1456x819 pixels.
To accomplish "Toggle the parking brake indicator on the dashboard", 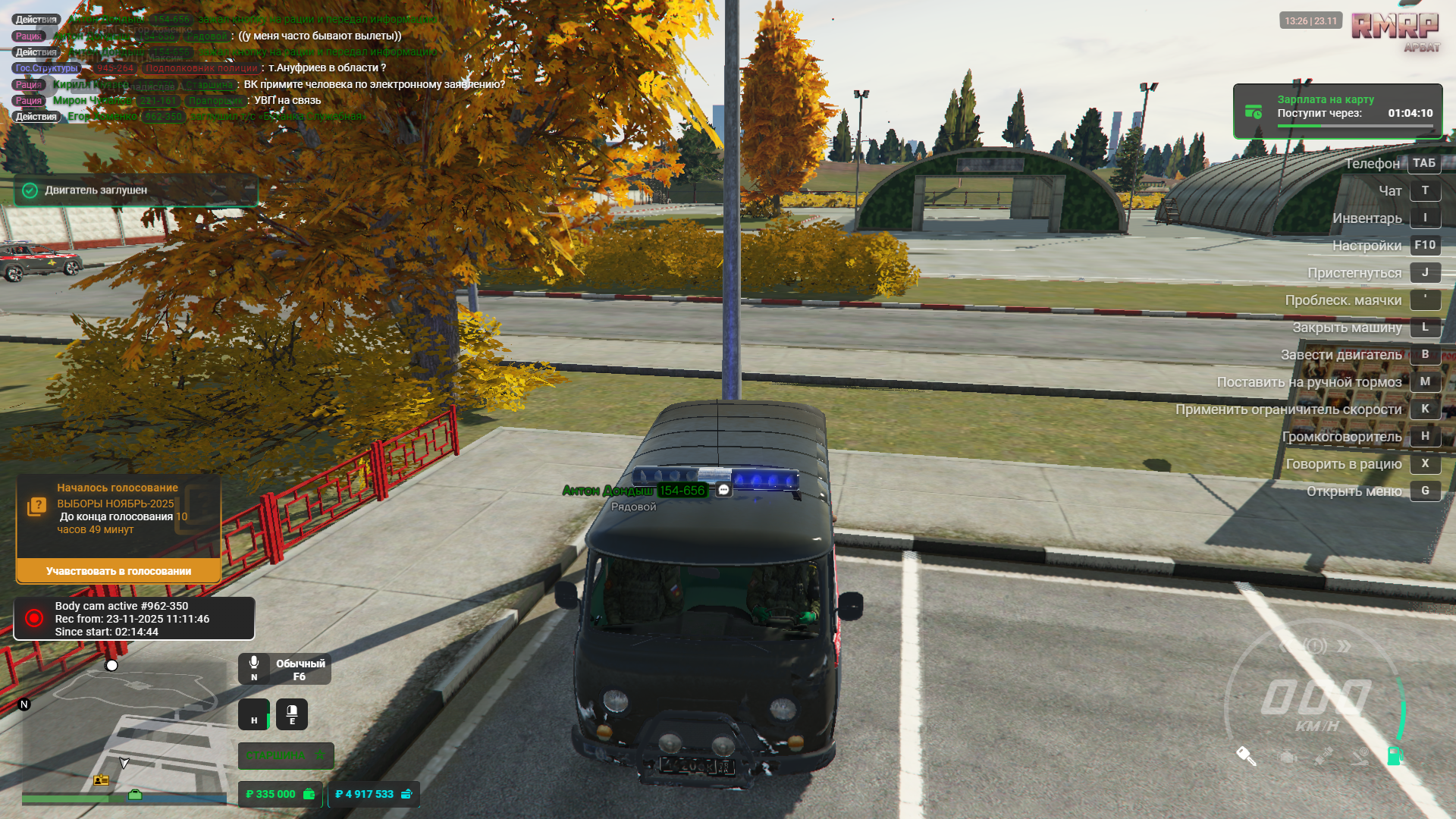I will (1360, 757).
